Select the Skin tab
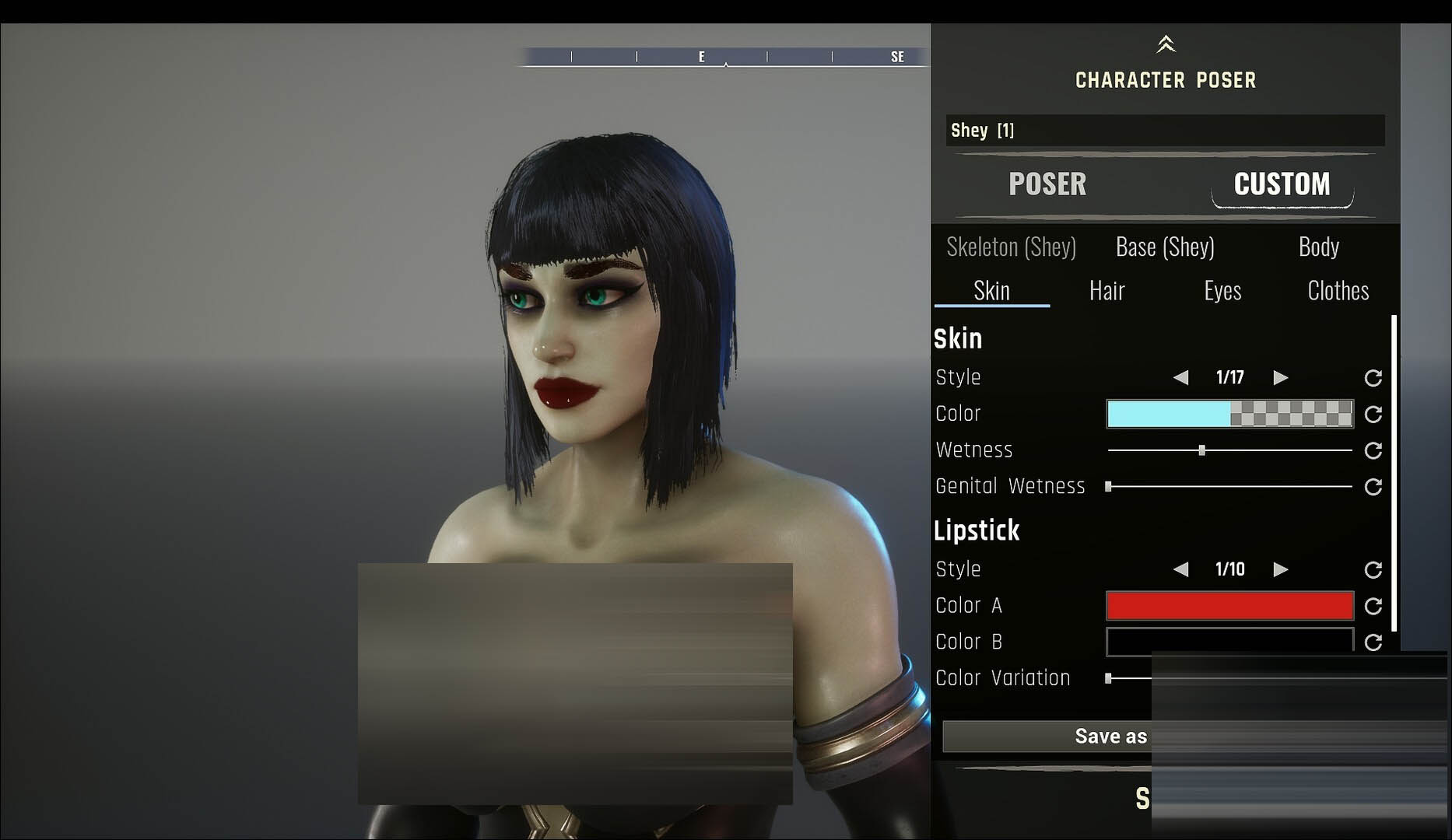The width and height of the screenshot is (1452, 840). (x=991, y=291)
